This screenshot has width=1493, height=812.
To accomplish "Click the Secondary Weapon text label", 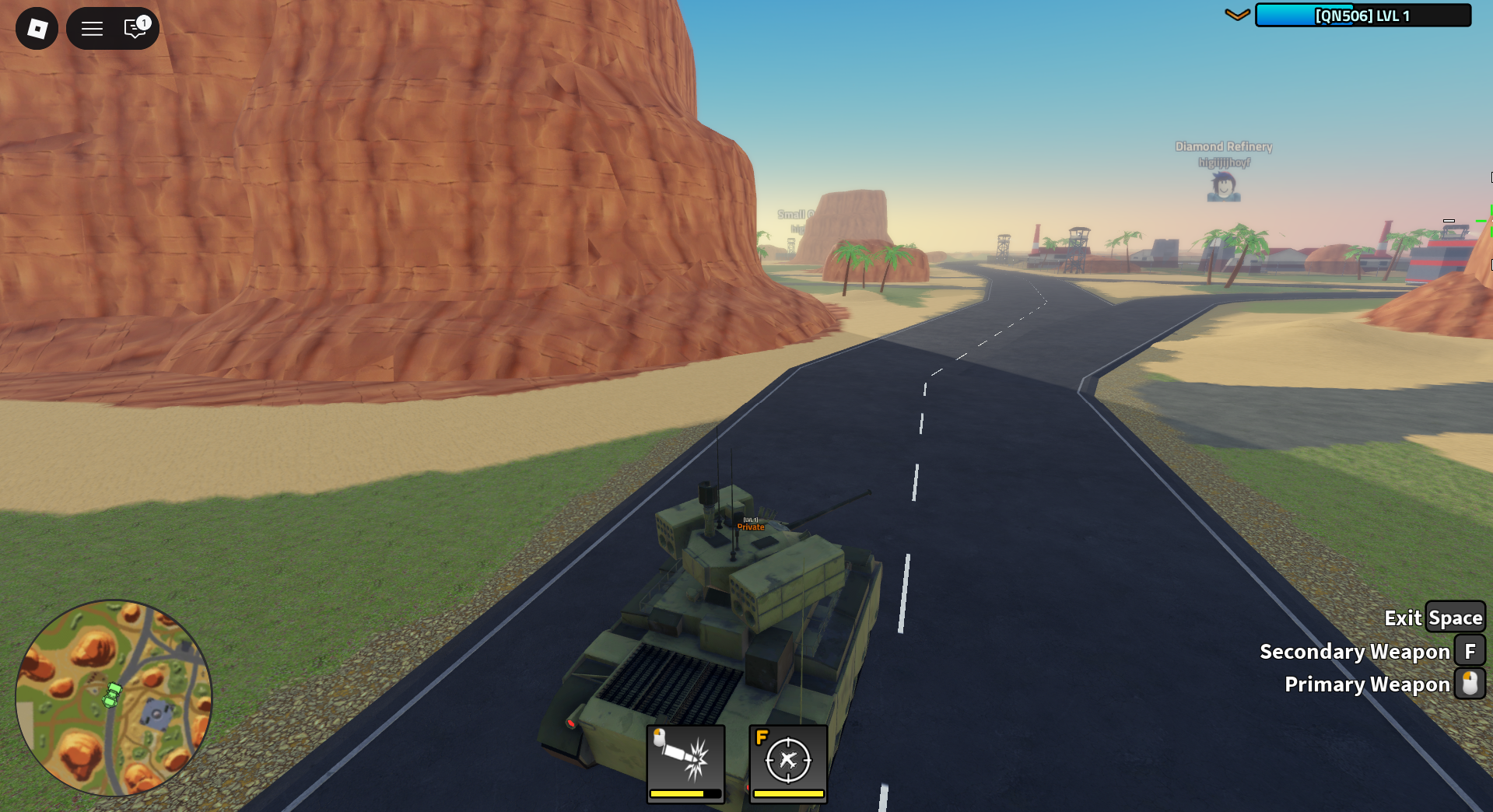I will [1355, 651].
